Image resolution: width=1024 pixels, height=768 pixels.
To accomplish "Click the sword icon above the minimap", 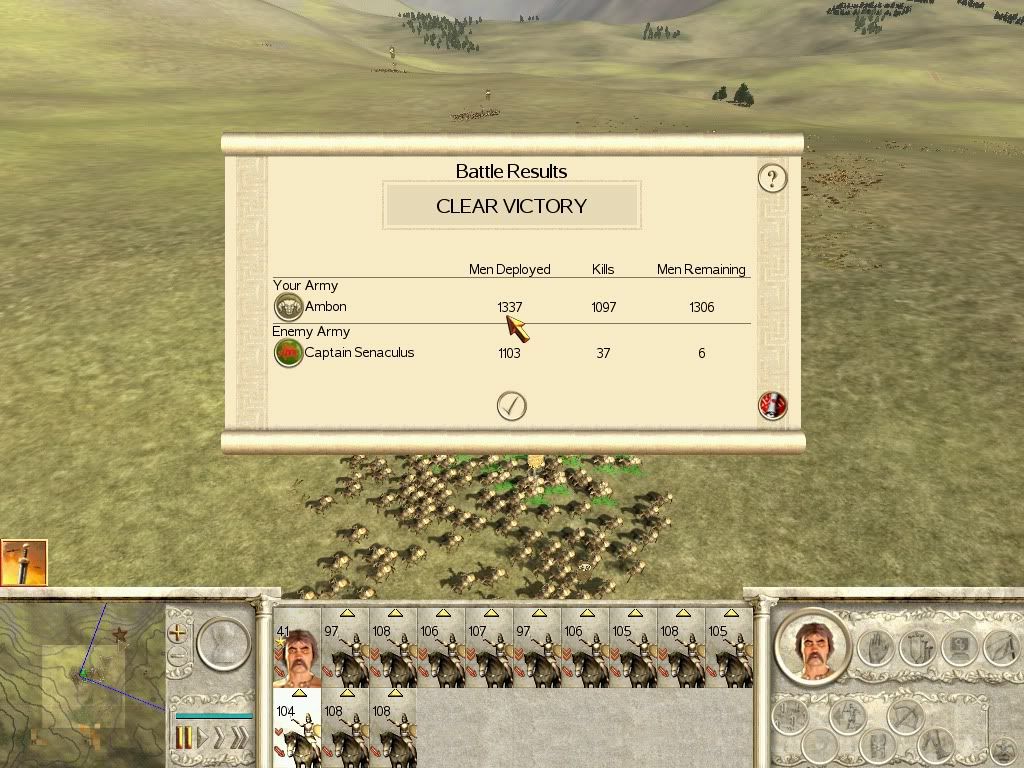I will 24,563.
